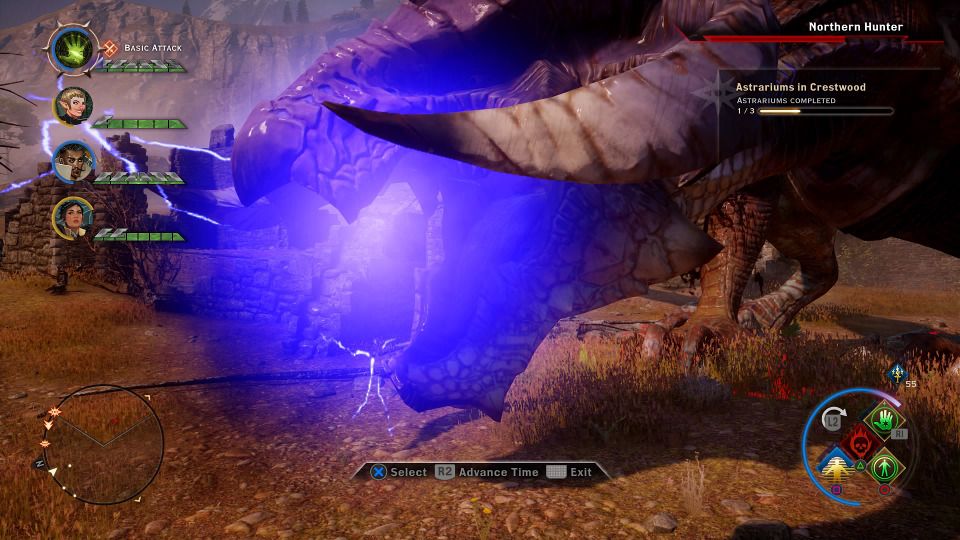Choose the dark-haired woman's party portrait
This screenshot has width=960, height=540.
pyautogui.click(x=73, y=215)
